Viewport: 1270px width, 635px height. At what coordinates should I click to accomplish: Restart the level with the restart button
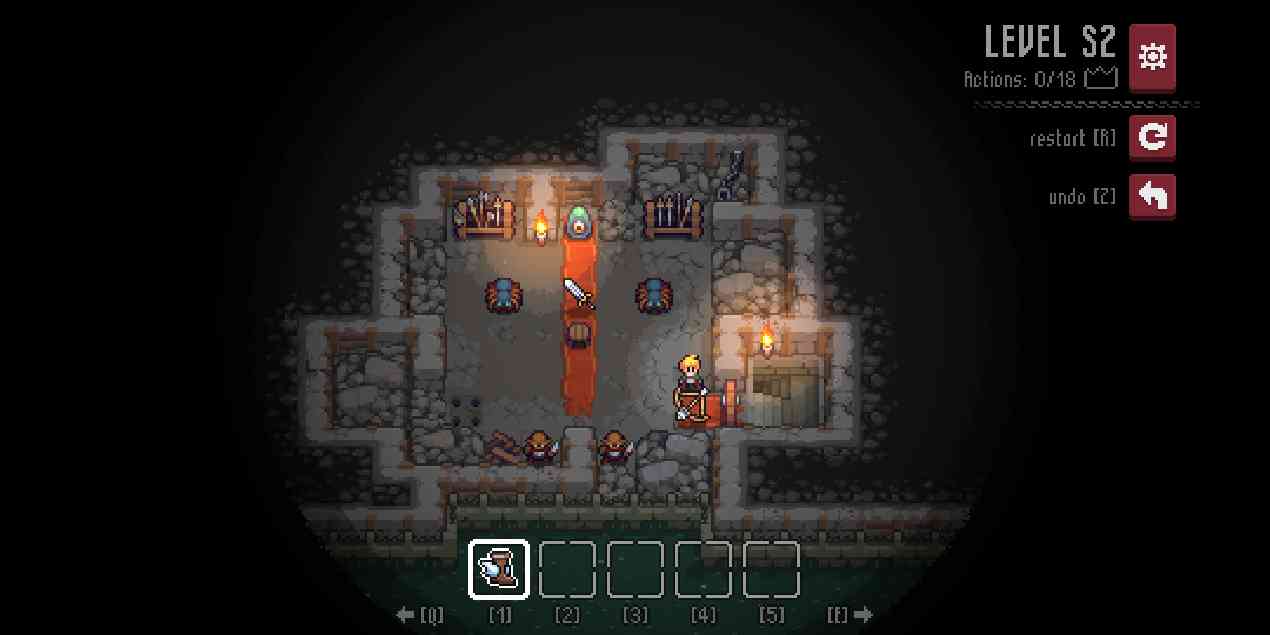pos(1152,137)
